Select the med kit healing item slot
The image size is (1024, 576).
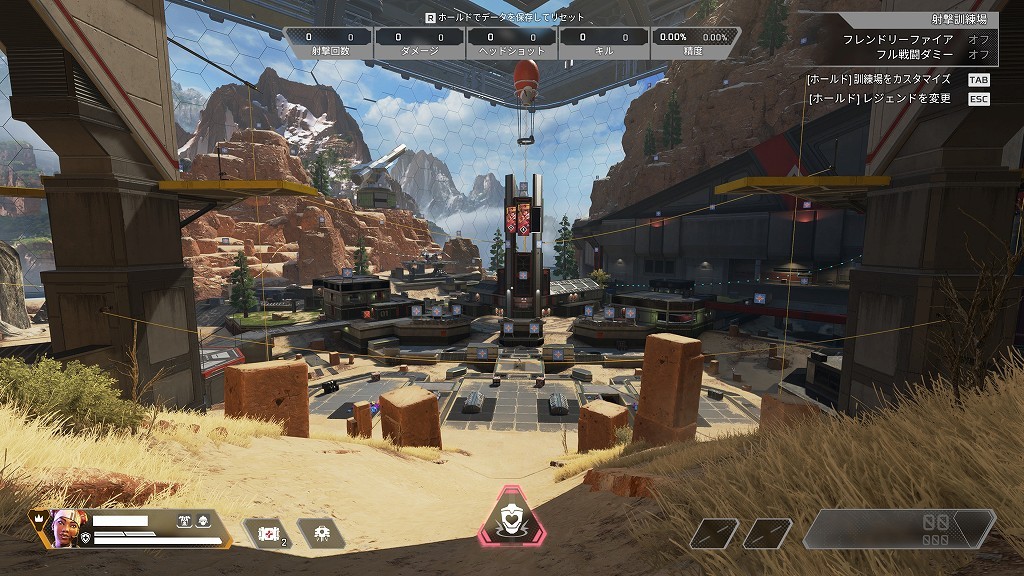[267, 534]
